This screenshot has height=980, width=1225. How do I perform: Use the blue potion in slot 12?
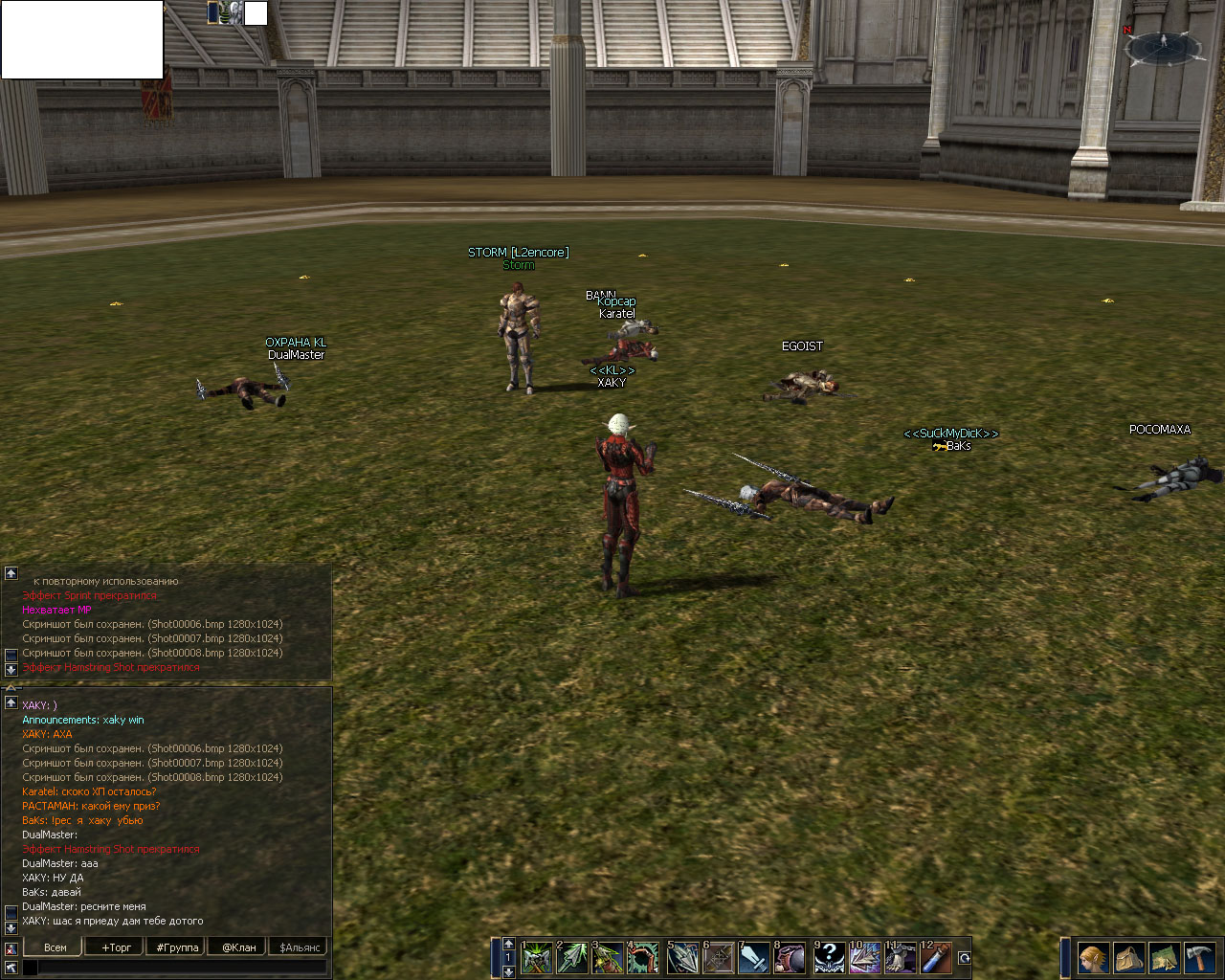936,957
